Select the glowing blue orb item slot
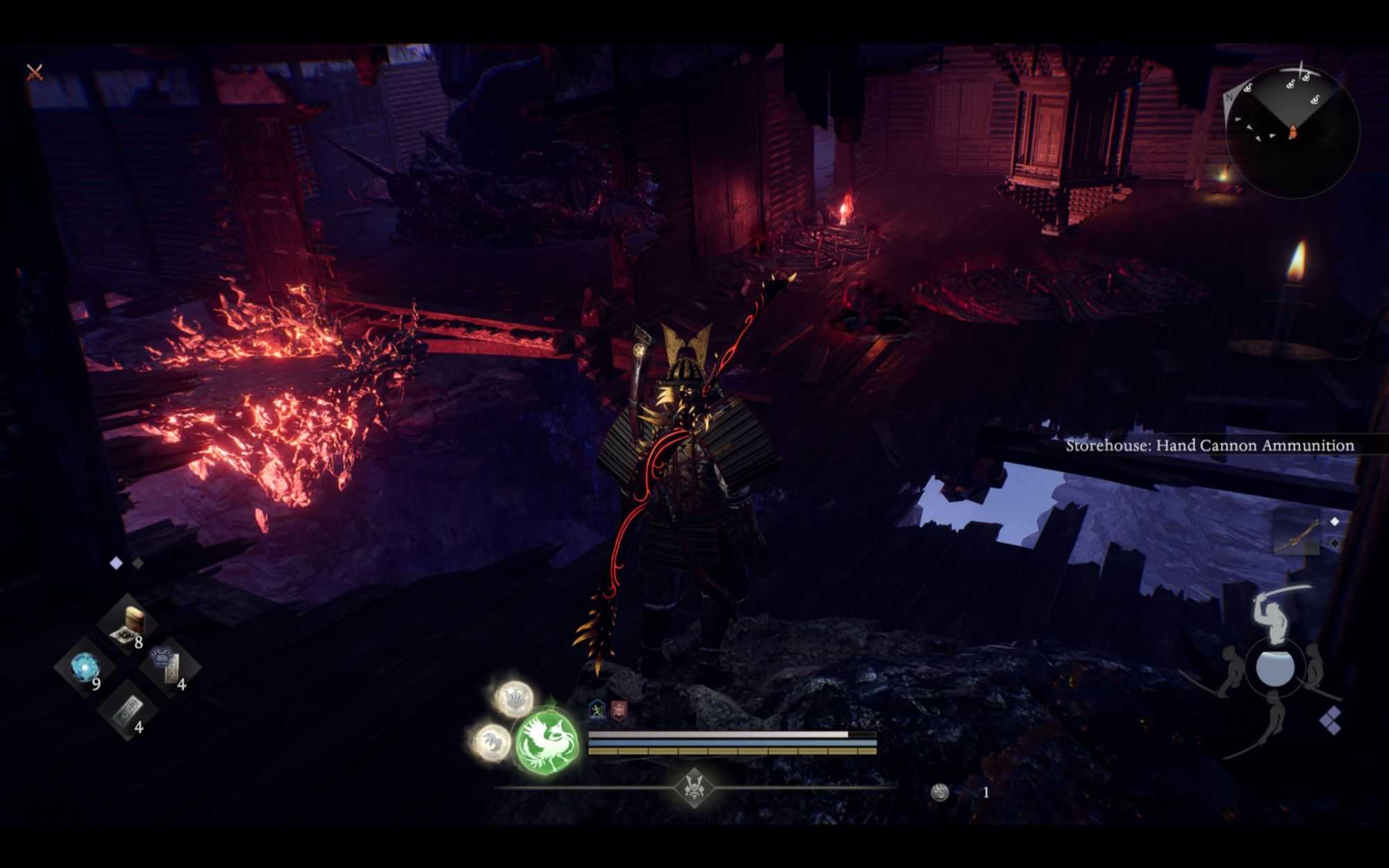The width and height of the screenshot is (1389, 868). coord(85,667)
